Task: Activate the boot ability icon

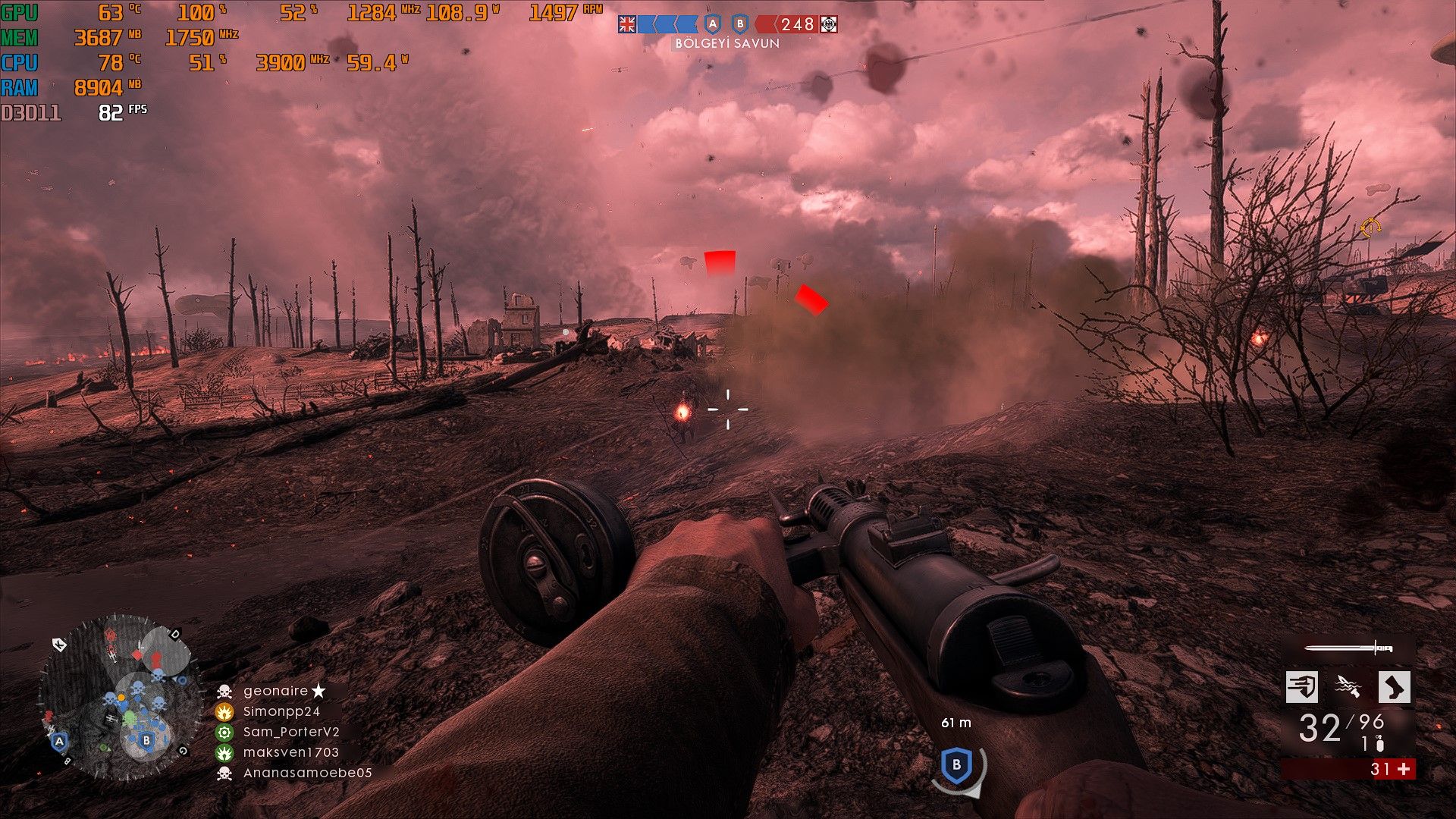Action: tap(1394, 687)
